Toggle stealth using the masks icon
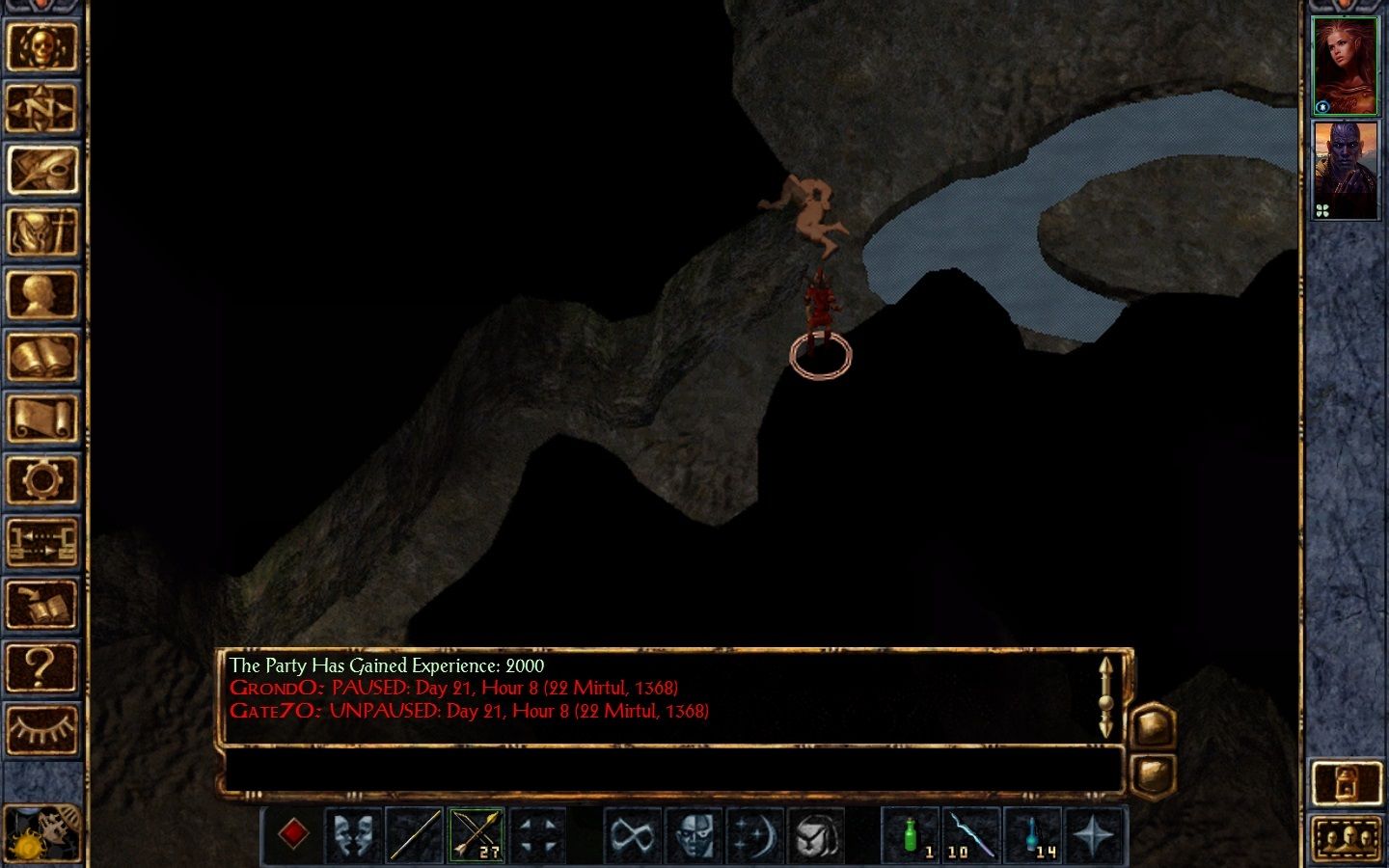The height and width of the screenshot is (868, 1389). pyautogui.click(x=352, y=834)
